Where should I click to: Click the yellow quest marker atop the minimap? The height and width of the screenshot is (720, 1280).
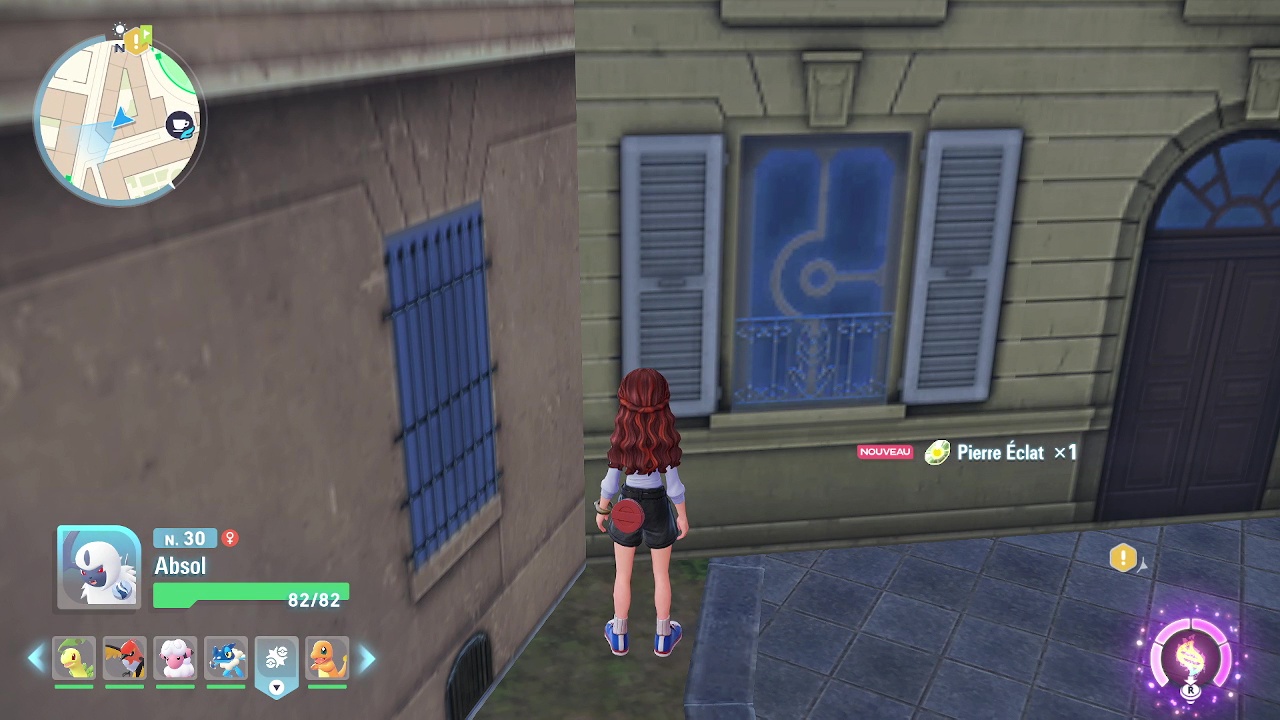[x=138, y=41]
